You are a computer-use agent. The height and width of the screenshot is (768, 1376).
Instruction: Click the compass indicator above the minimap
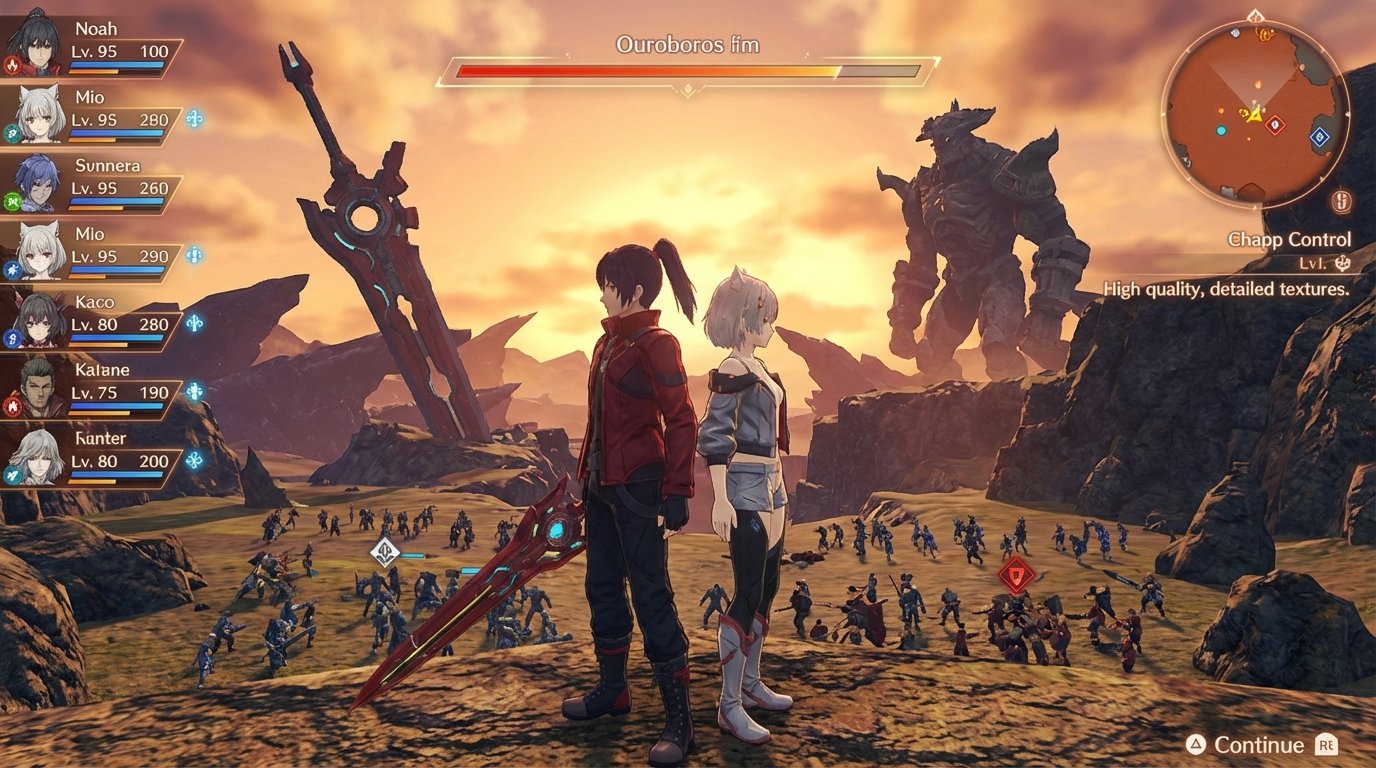pyautogui.click(x=1255, y=15)
